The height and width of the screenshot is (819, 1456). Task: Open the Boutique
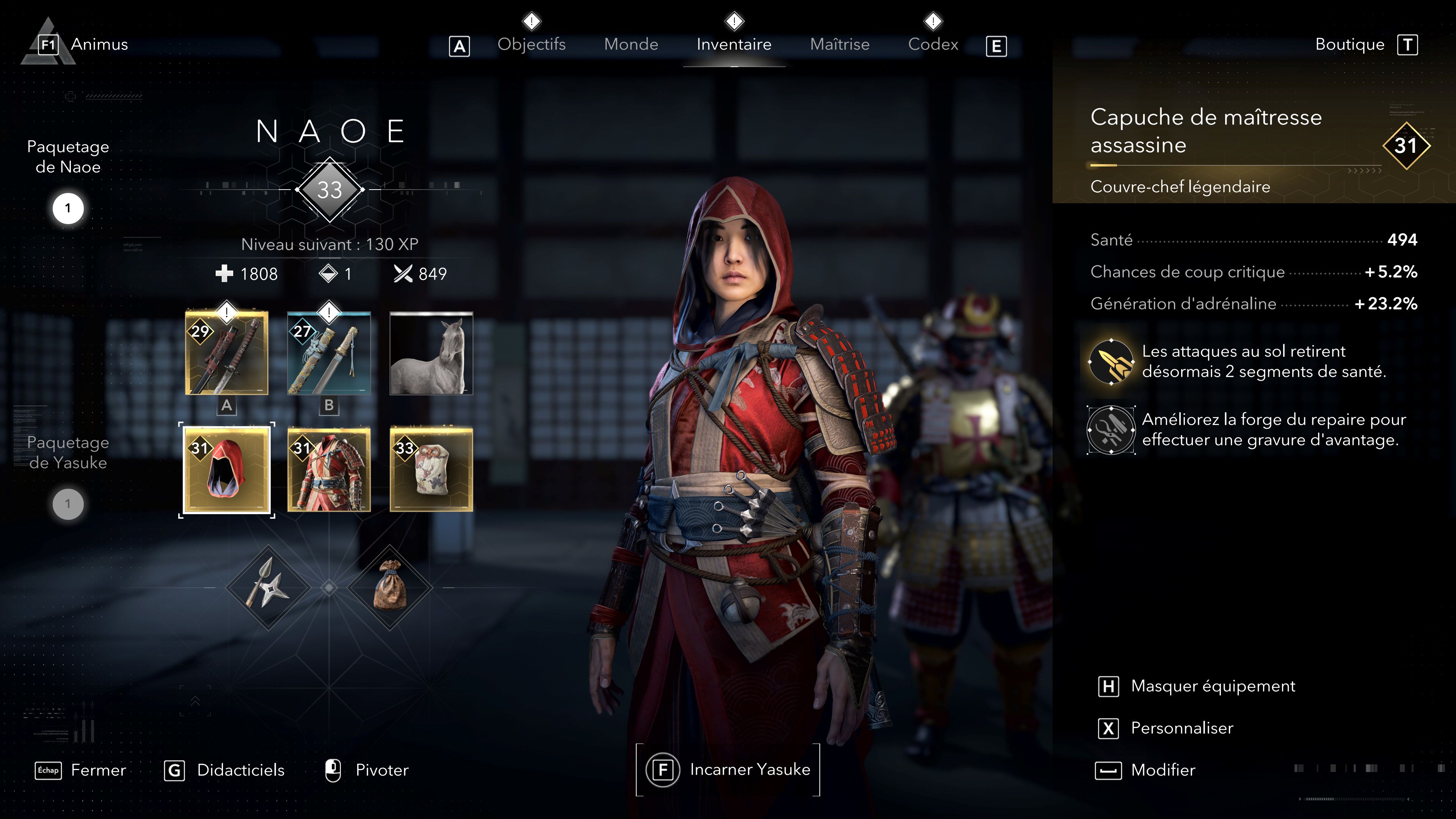point(1350,44)
